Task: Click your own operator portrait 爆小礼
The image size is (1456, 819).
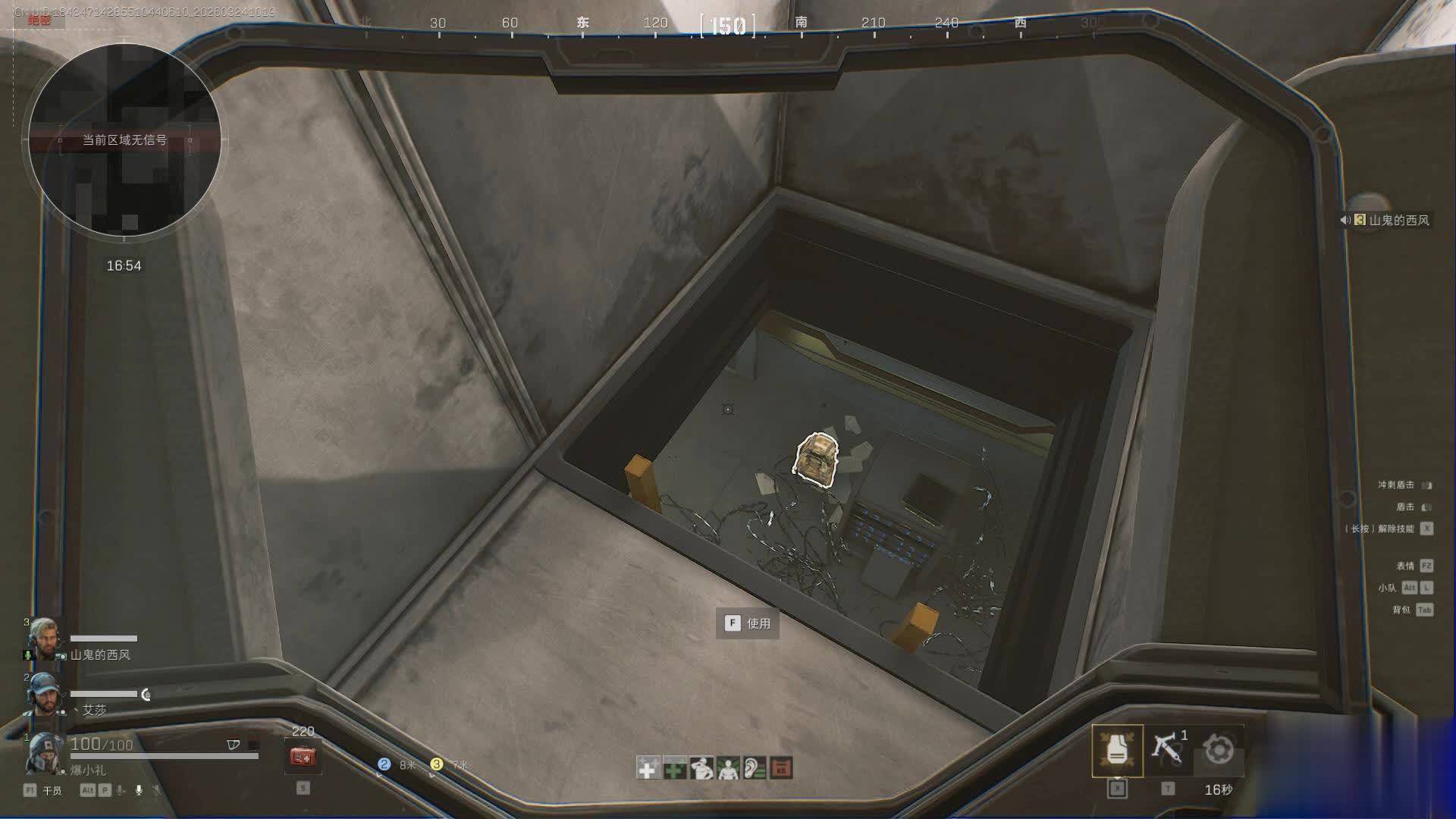Action: click(x=44, y=752)
